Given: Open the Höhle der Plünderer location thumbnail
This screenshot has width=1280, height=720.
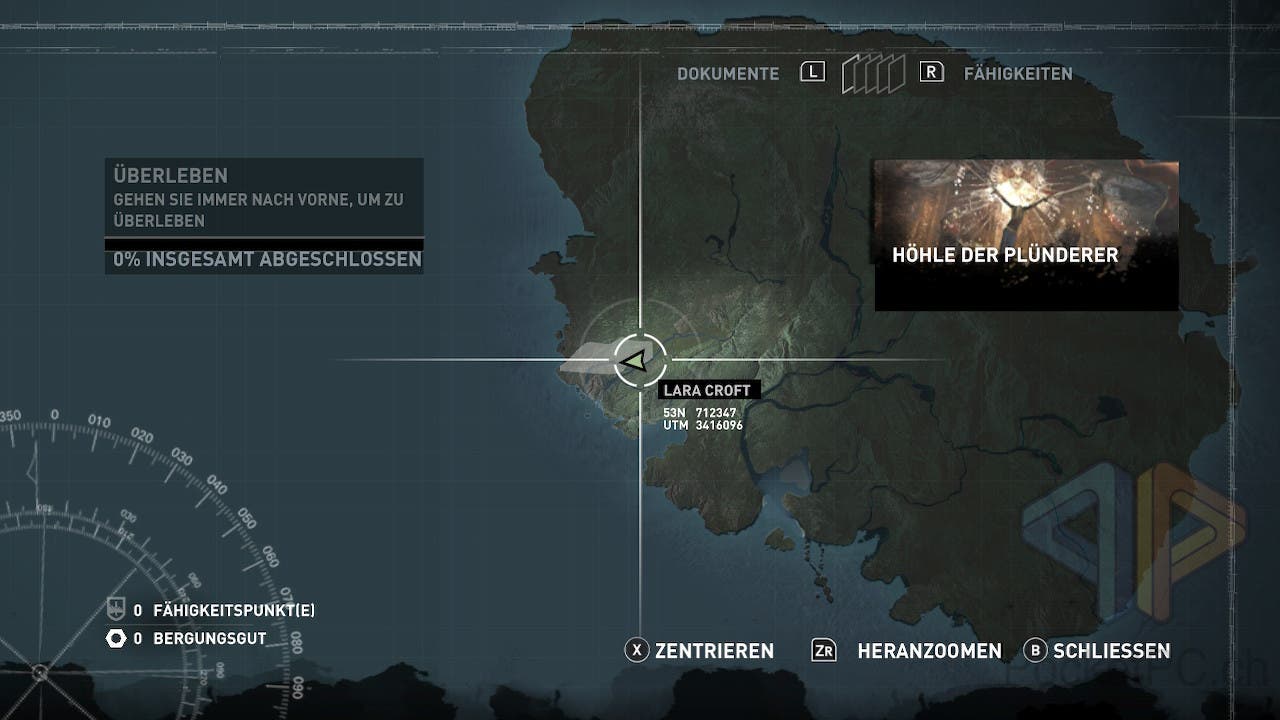Looking at the screenshot, I should (1026, 235).
